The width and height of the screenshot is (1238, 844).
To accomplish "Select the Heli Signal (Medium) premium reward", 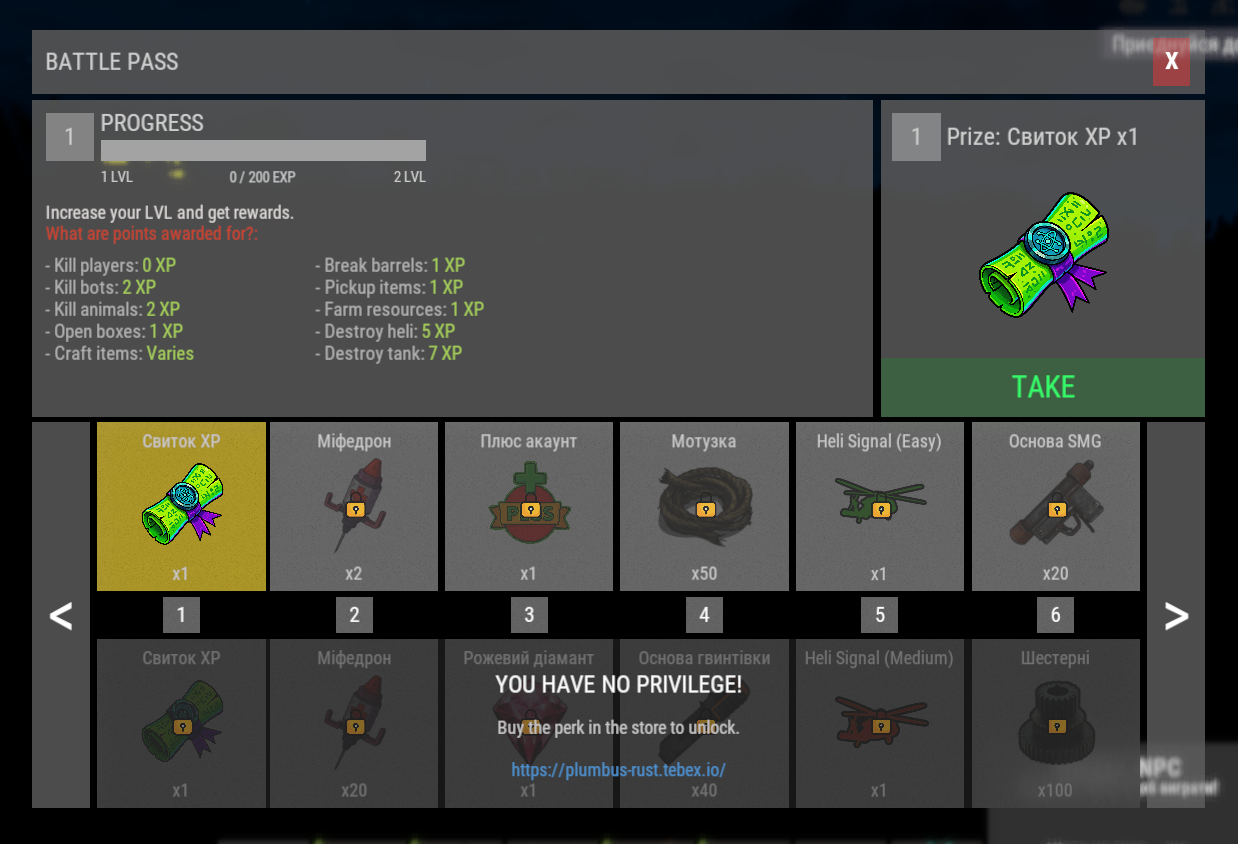I will click(880, 723).
